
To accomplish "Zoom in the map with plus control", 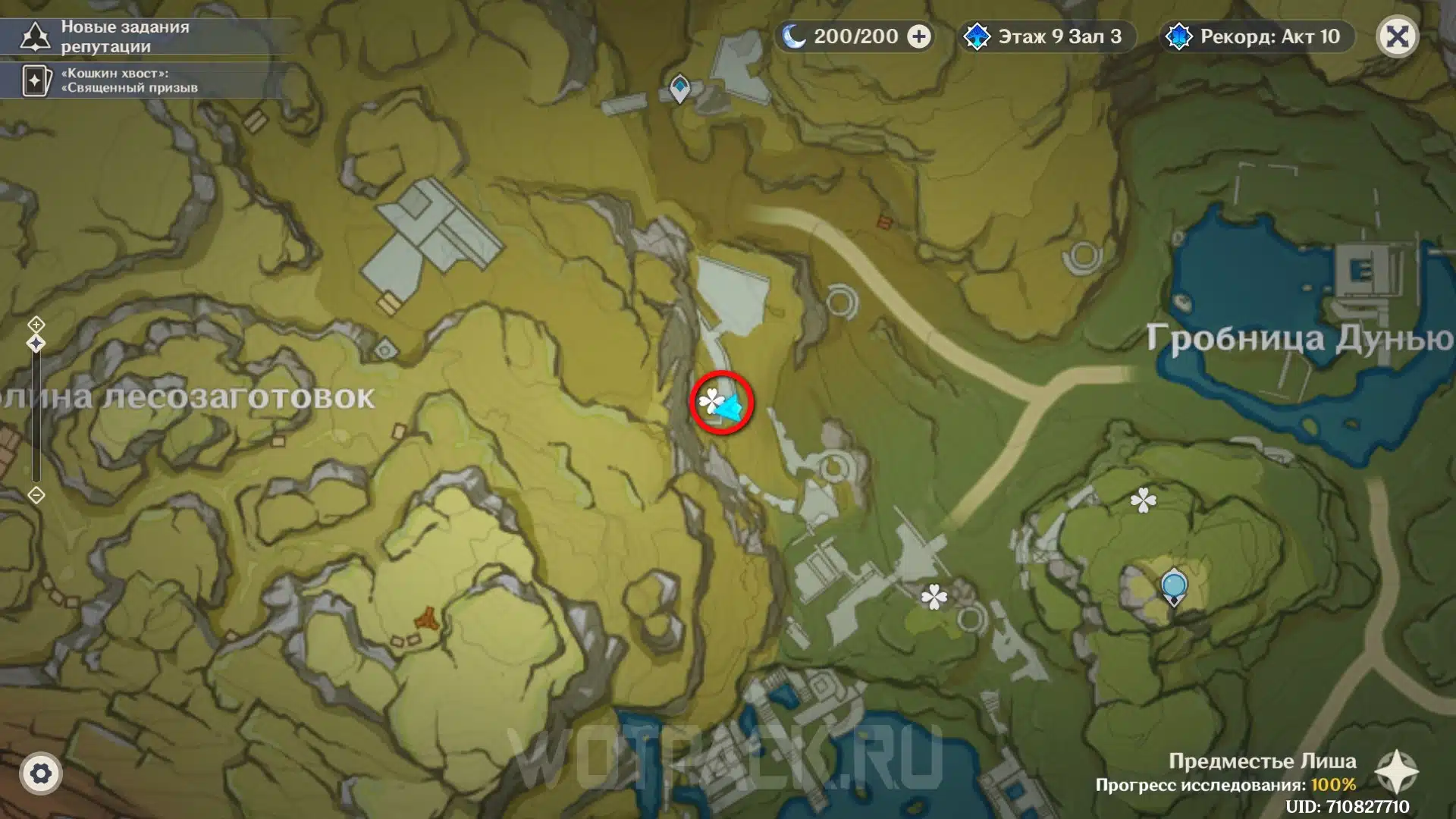I will pos(36,325).
